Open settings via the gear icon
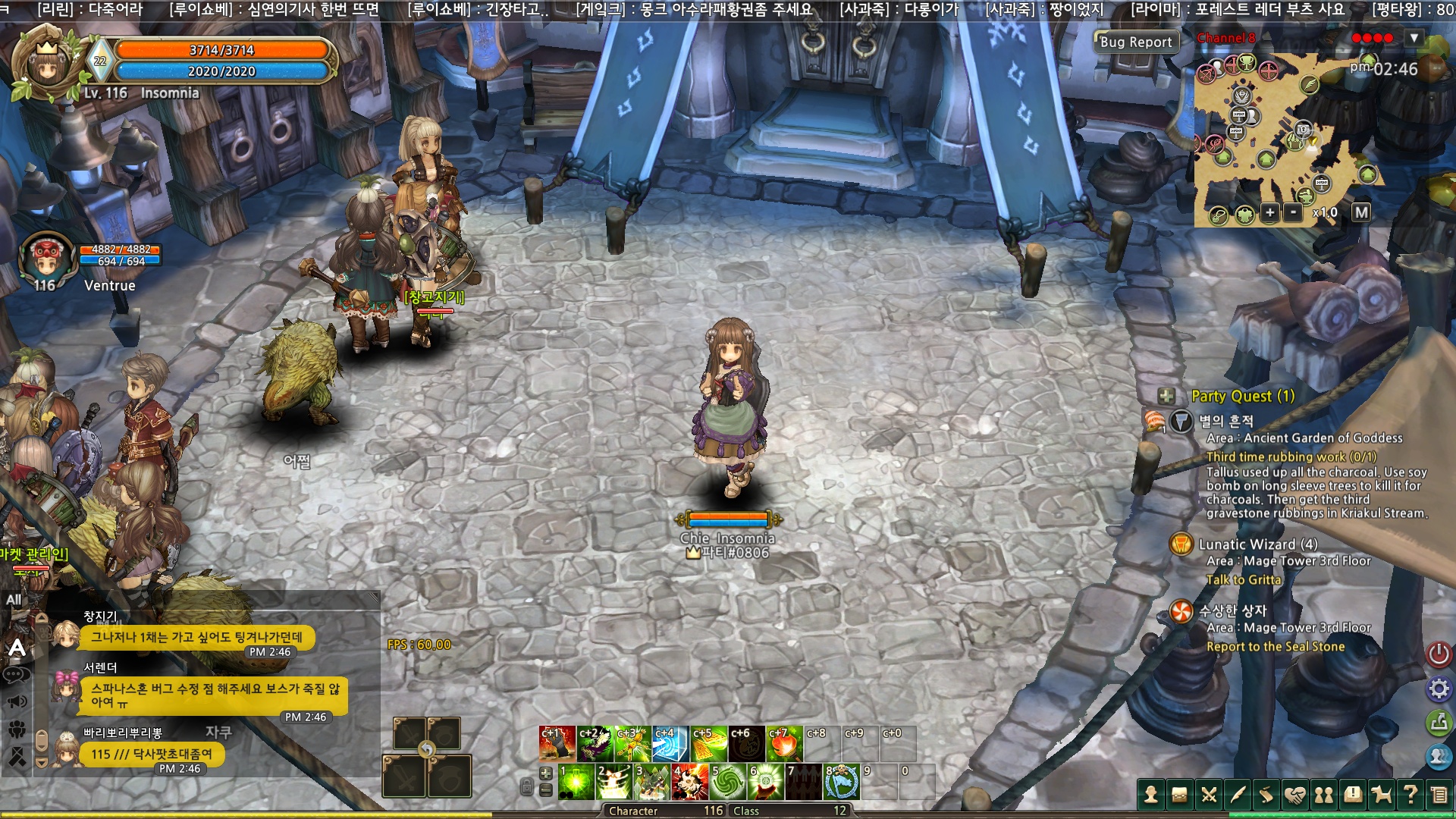Viewport: 1456px width, 819px height. point(1439,689)
